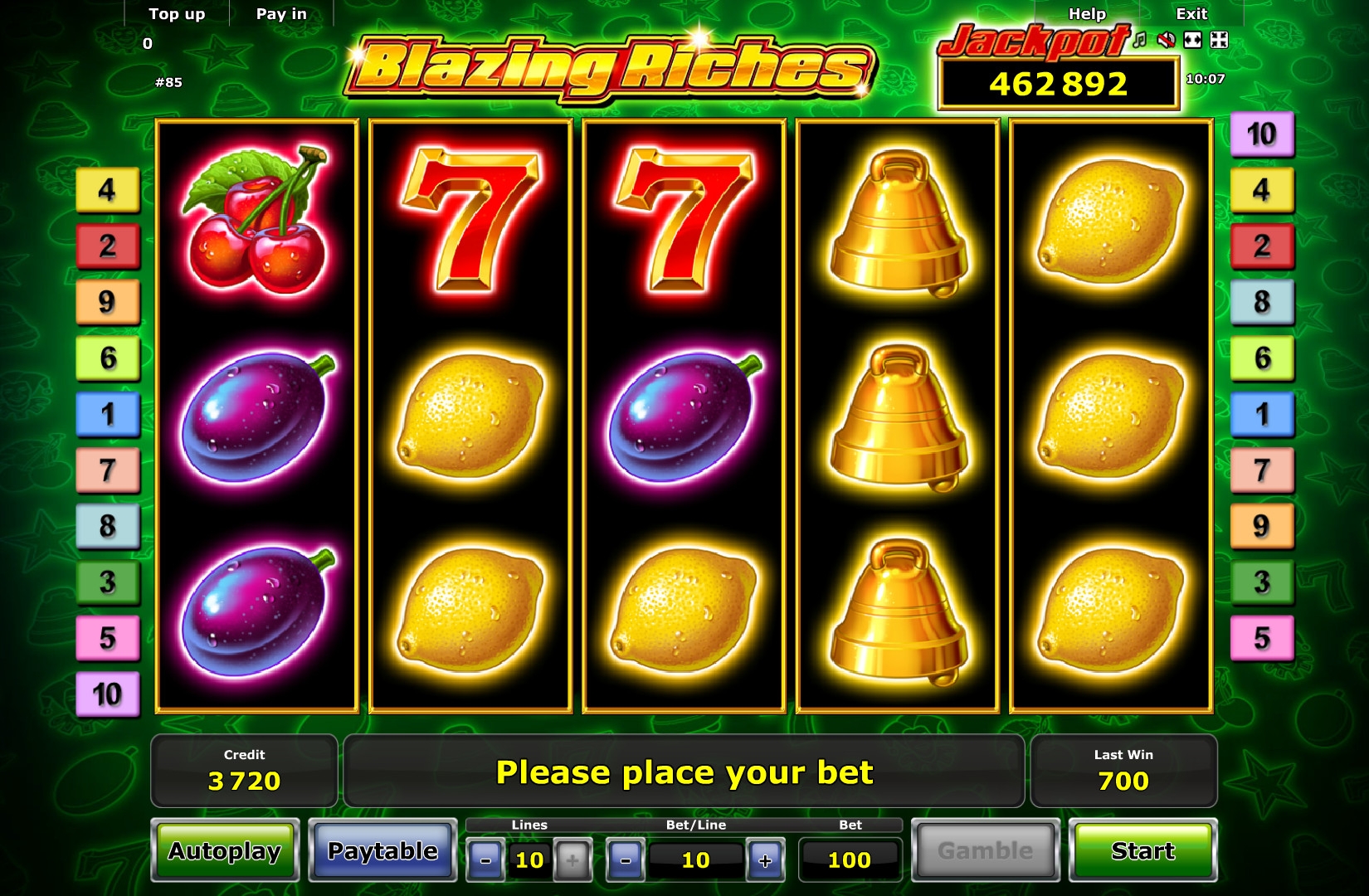The height and width of the screenshot is (896, 1369).
Task: Lower the Bet/Line amount
Action: pos(626,860)
